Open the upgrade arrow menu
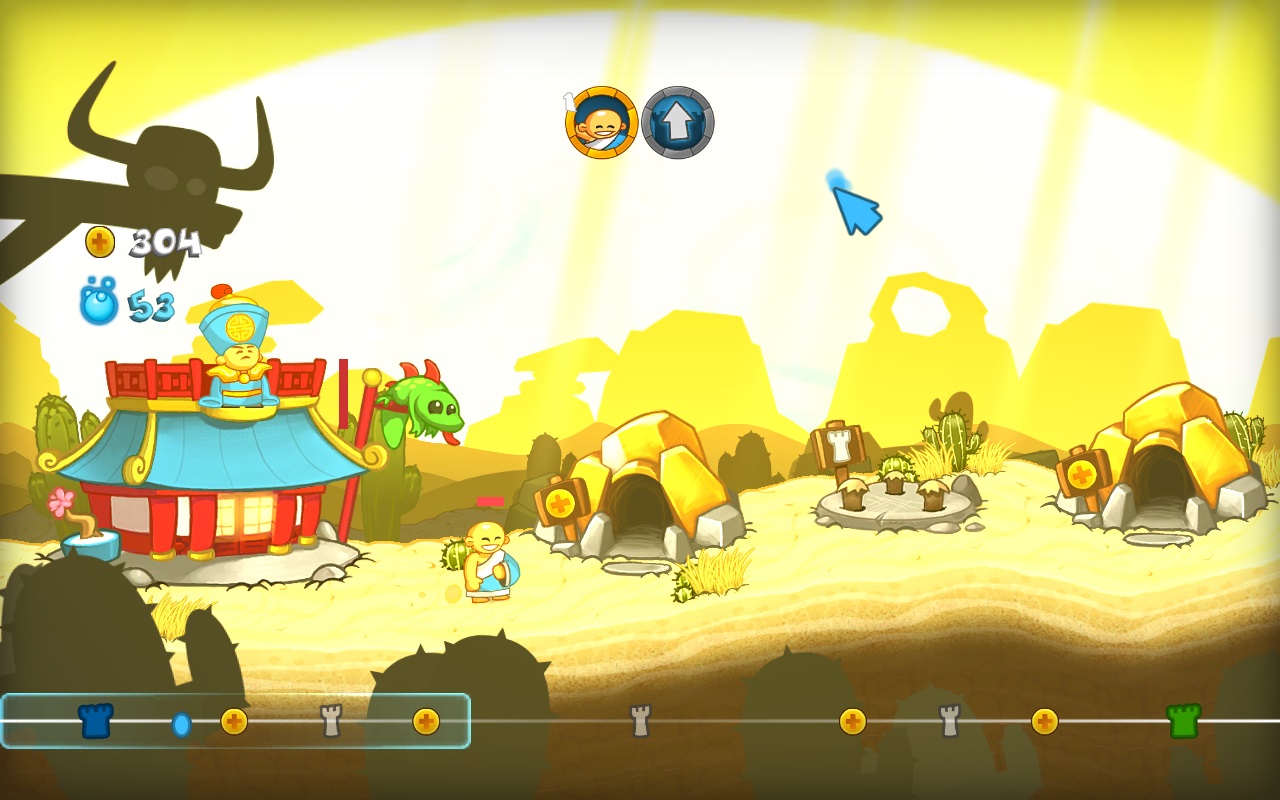The image size is (1280, 800). 678,123
